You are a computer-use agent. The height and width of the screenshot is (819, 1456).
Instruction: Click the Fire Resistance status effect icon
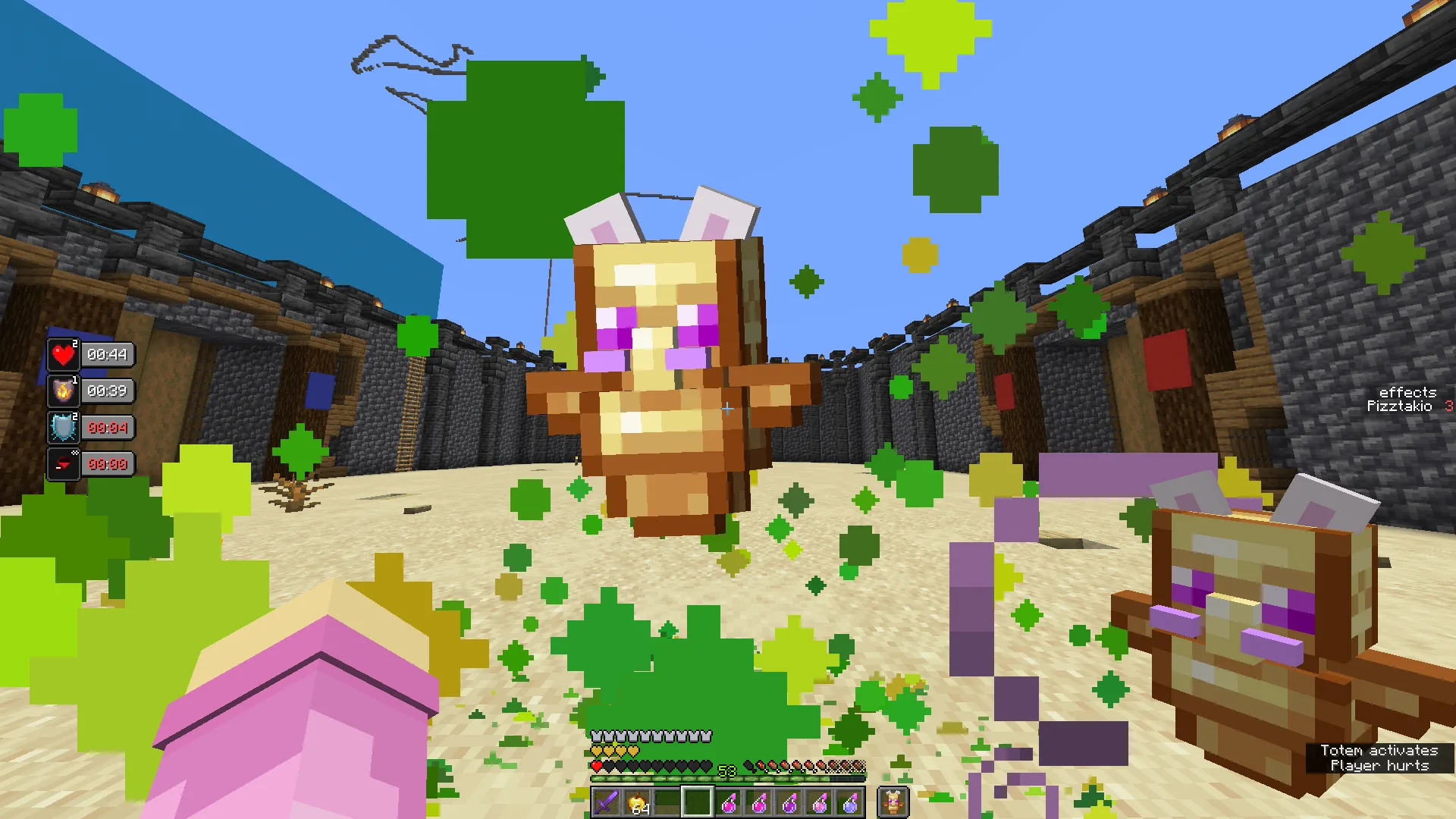pos(62,391)
